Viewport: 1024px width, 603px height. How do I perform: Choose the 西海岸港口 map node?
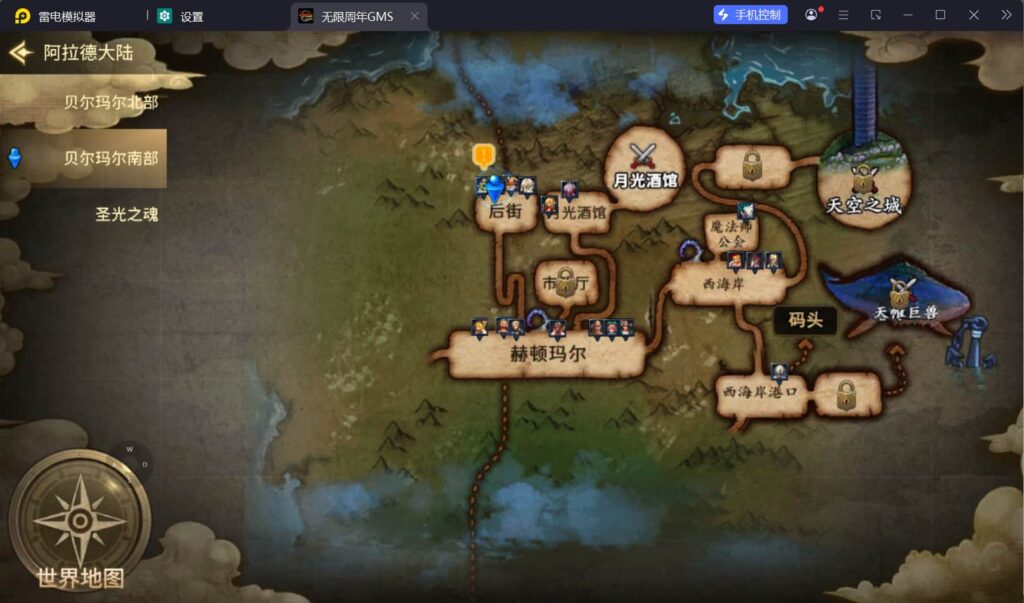(x=763, y=393)
